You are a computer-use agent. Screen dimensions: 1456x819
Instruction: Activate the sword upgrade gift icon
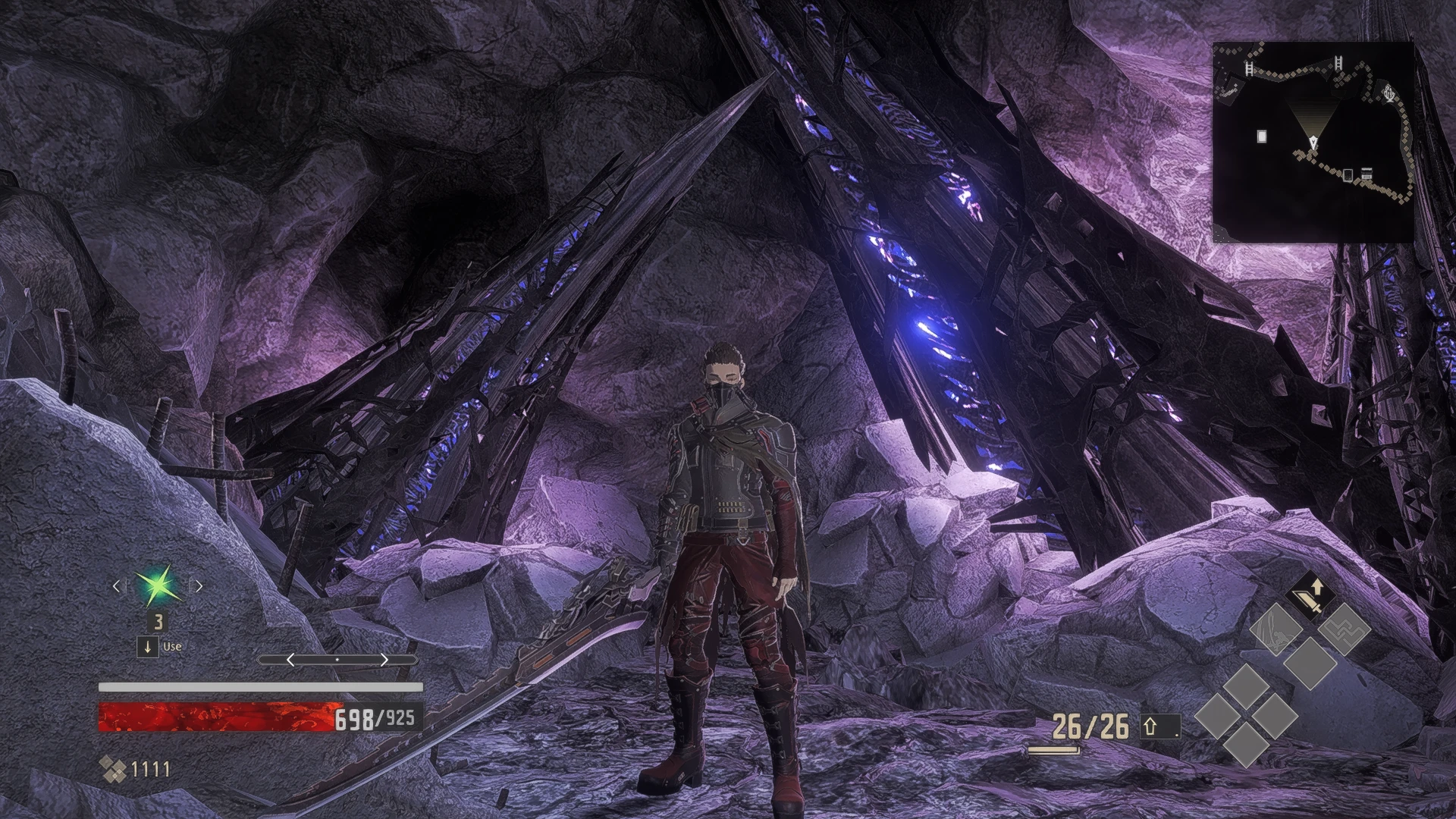point(1310,595)
